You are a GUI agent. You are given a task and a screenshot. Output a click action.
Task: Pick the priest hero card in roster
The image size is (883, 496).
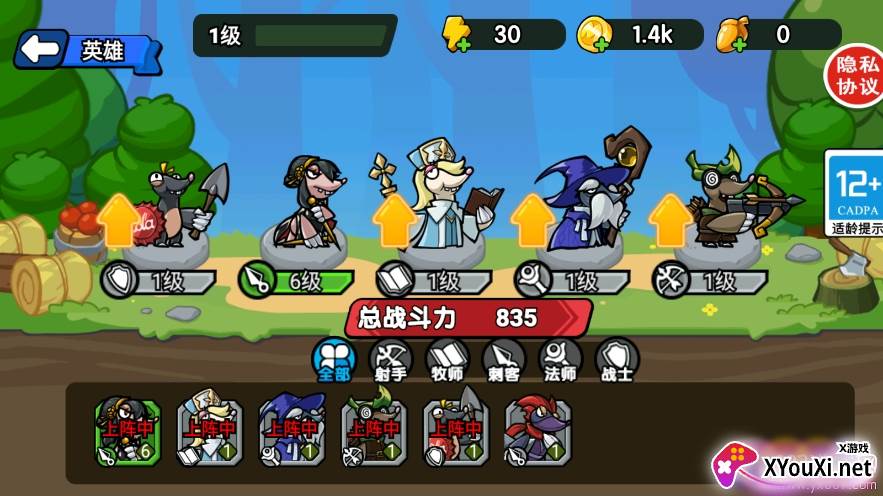pos(208,431)
